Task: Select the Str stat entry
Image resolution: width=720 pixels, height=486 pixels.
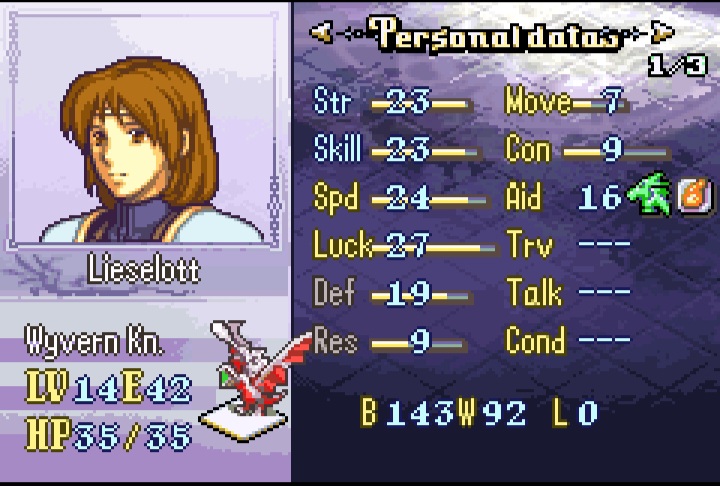Action: click(390, 102)
